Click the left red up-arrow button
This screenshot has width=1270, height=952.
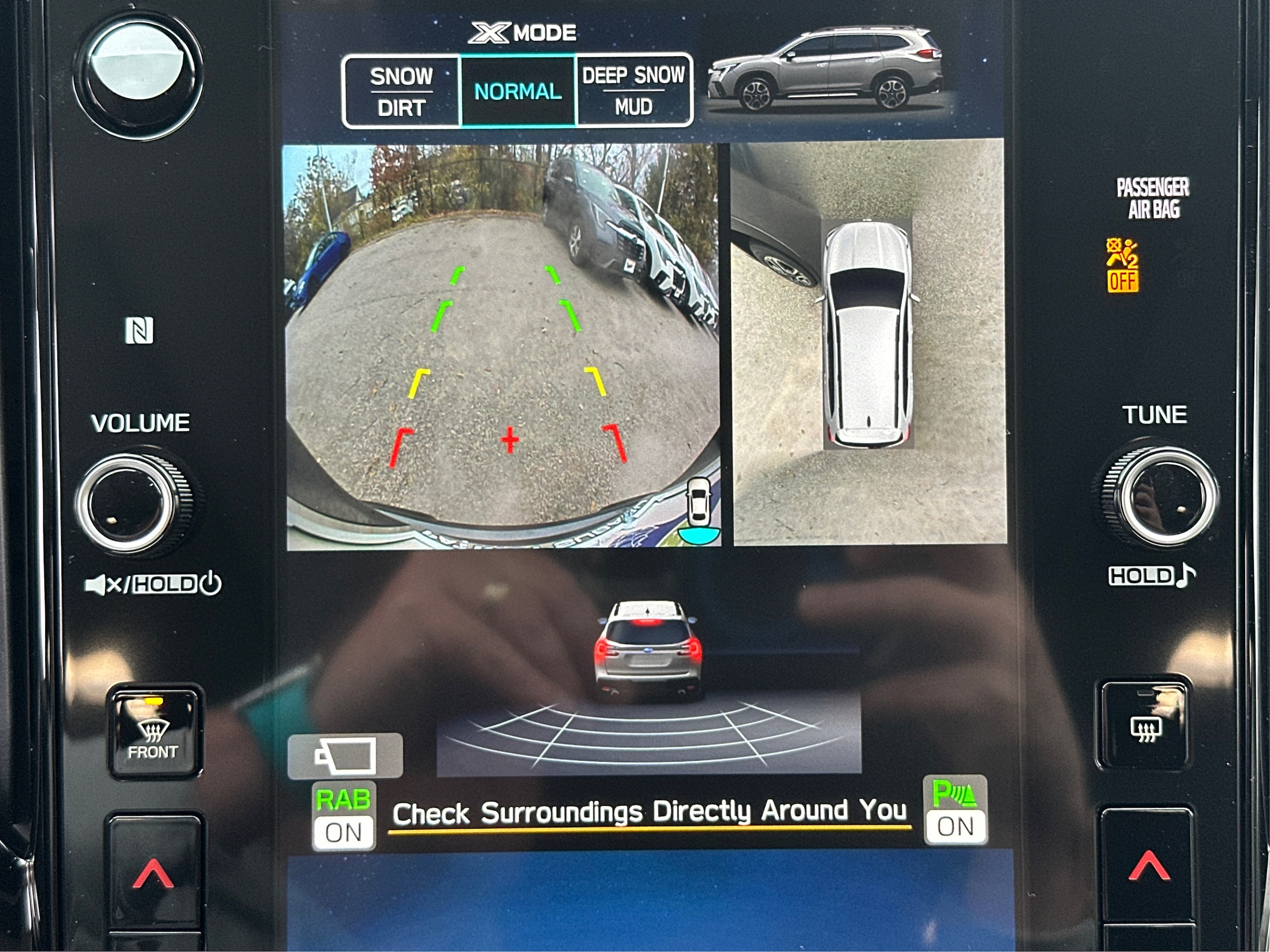[x=154, y=873]
